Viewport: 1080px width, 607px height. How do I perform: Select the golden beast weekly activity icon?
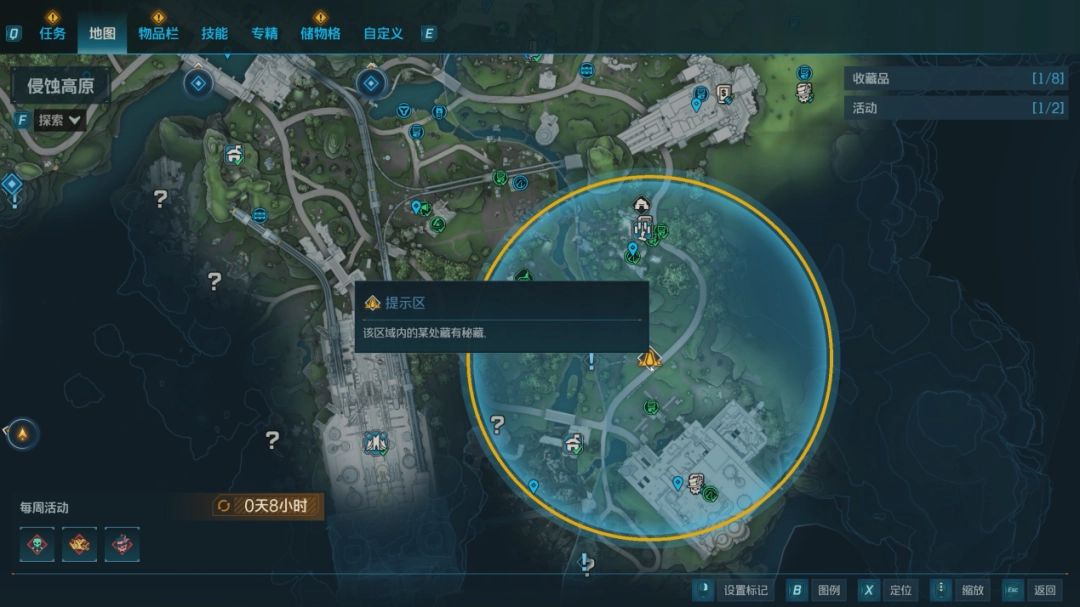coord(80,544)
